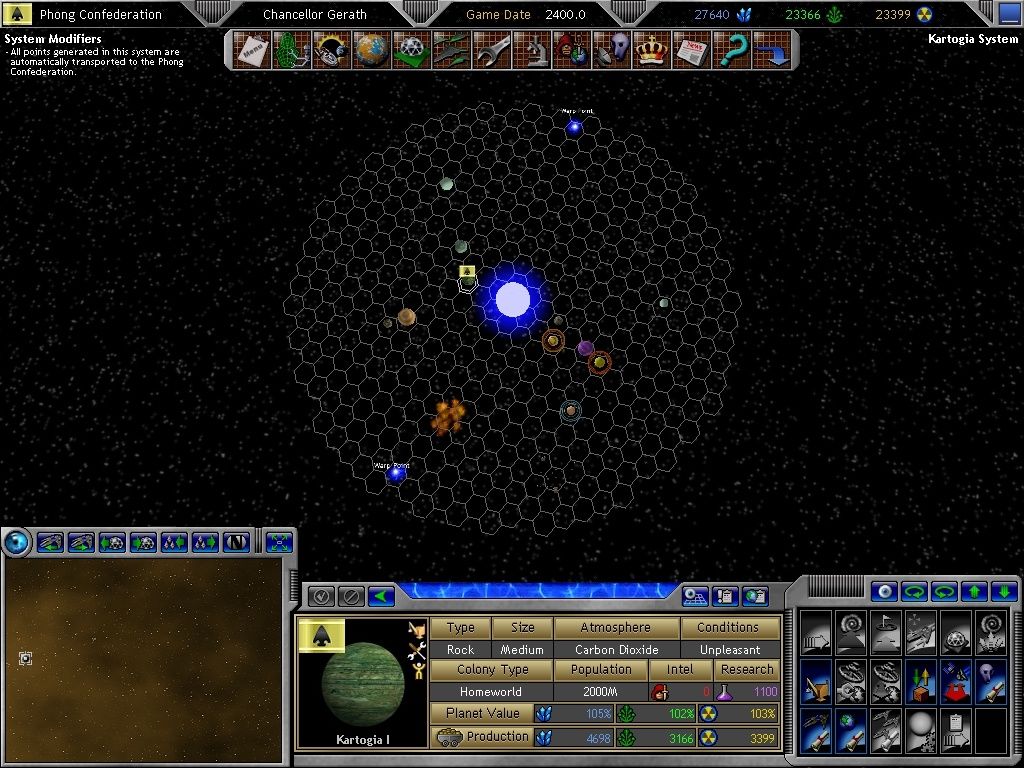Click the green up arrow button
Screen dimensions: 1024x768
pyautogui.click(x=974, y=591)
